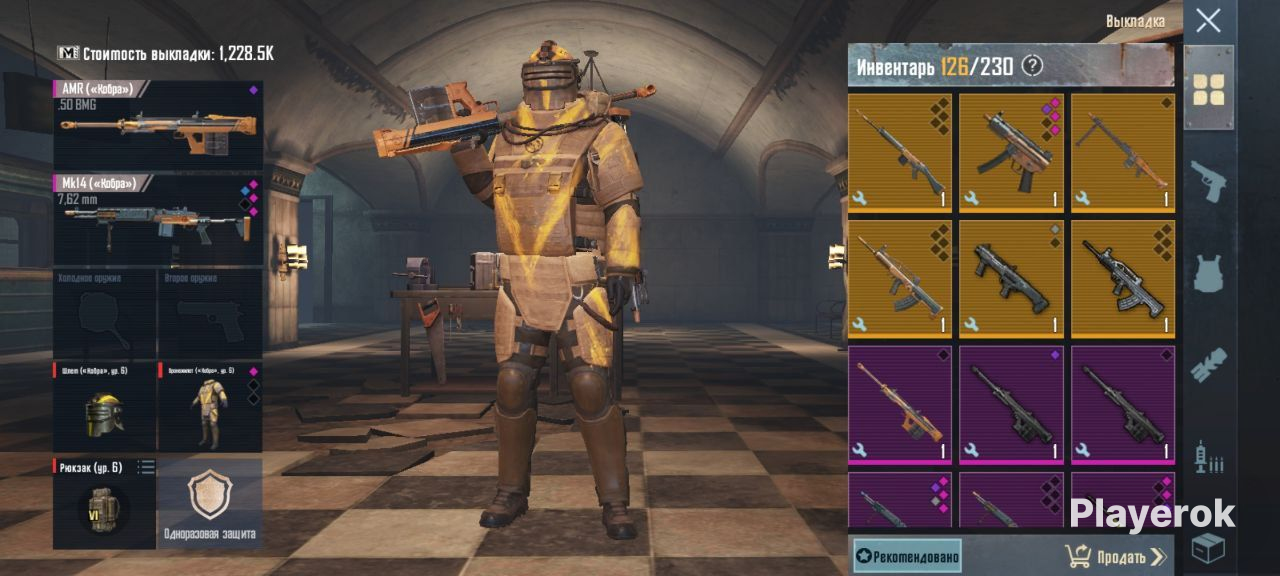Activate the one-time protection shield

tap(210, 503)
